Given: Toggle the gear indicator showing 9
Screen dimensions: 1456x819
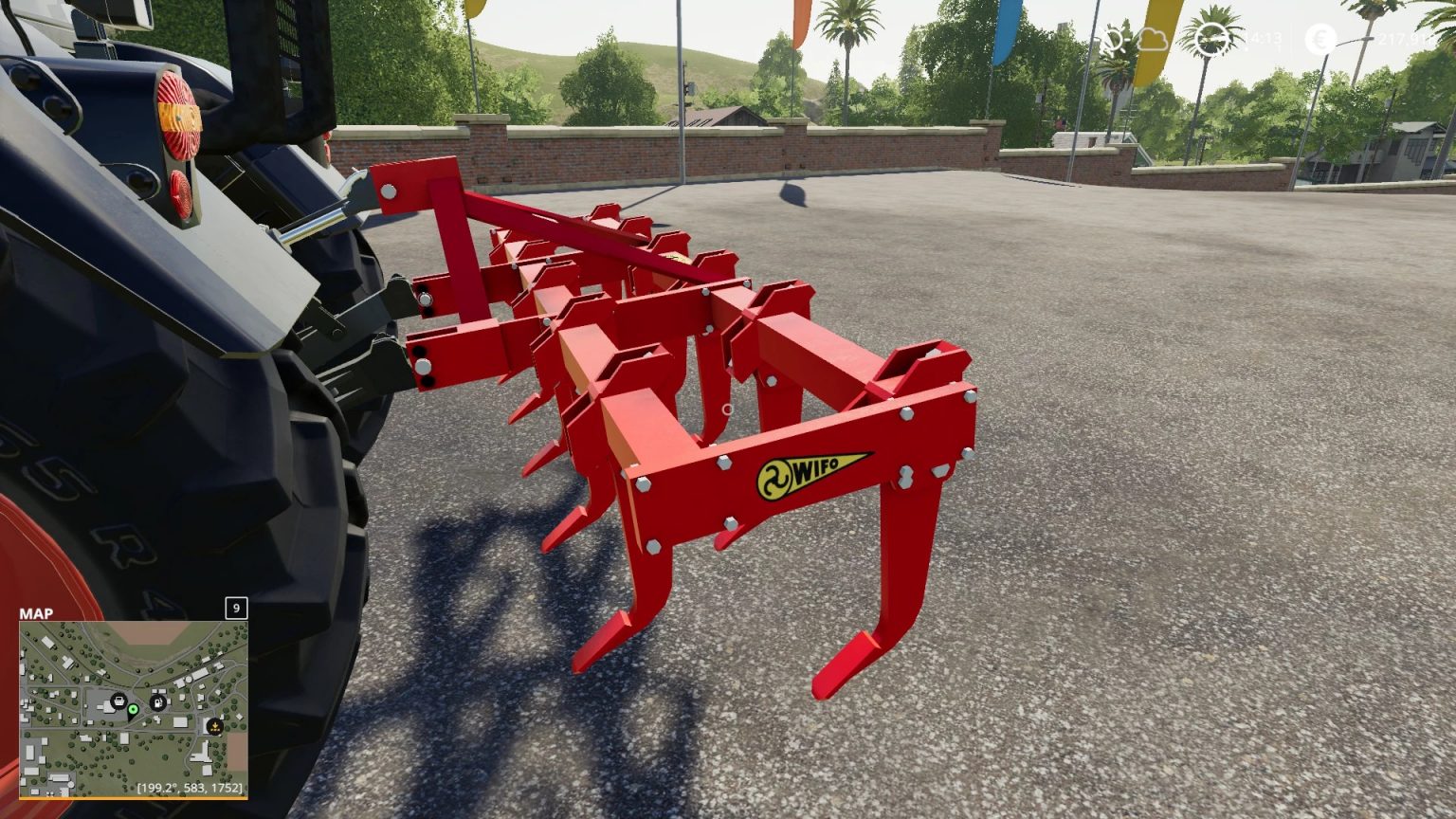Looking at the screenshot, I should click(235, 608).
